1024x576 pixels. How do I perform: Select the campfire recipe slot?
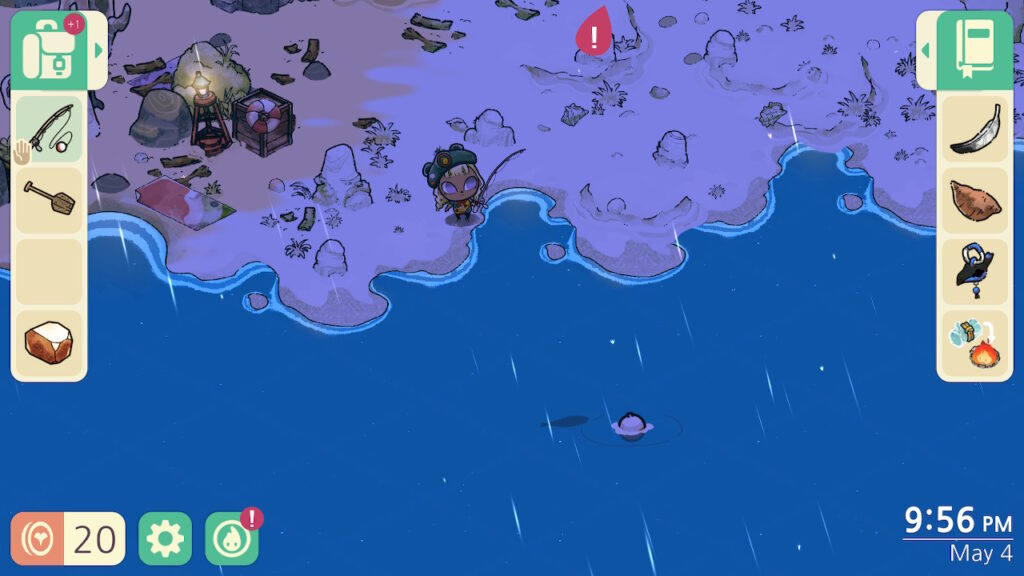click(x=974, y=343)
